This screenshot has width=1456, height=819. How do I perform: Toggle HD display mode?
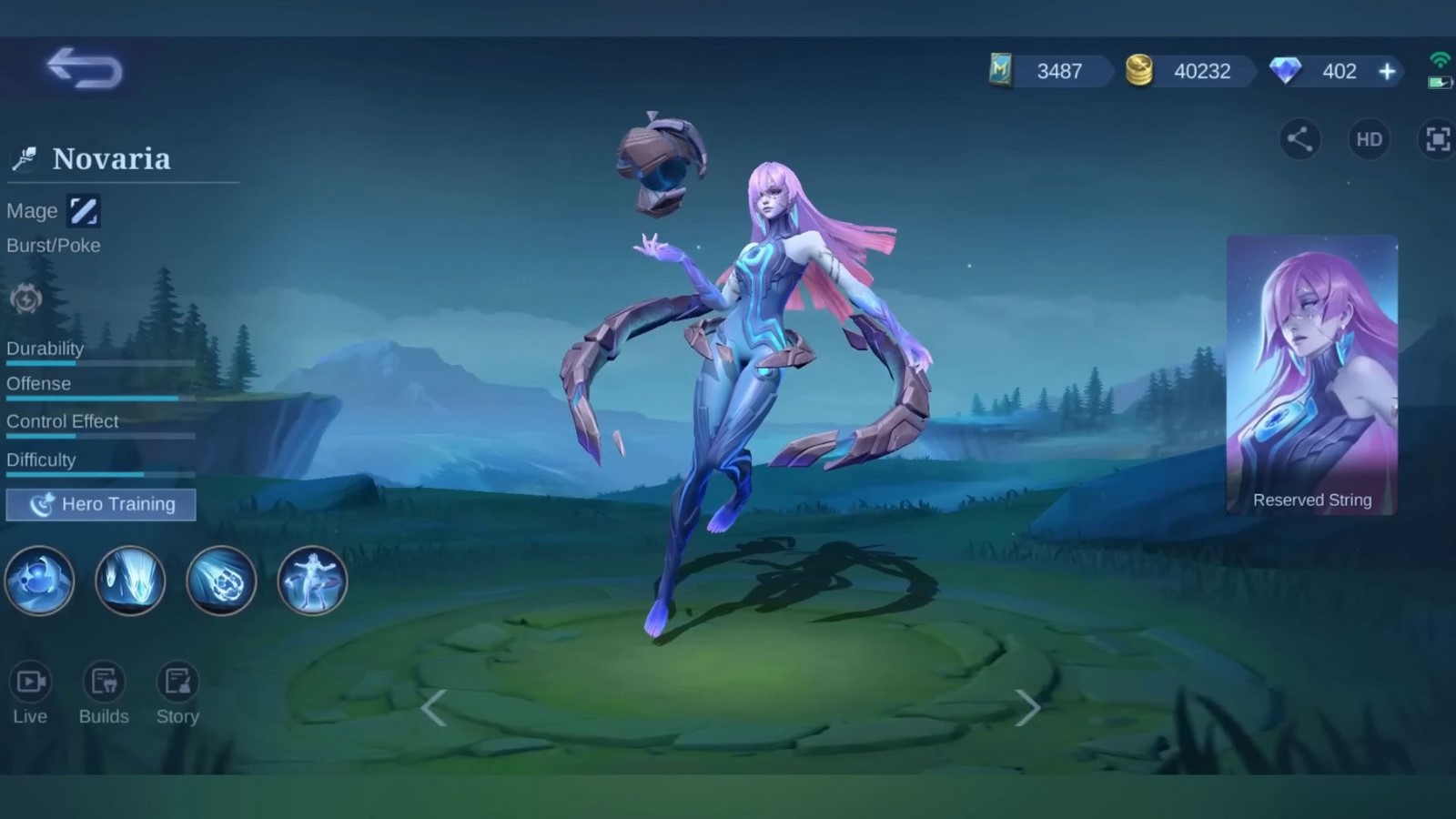coord(1368,138)
